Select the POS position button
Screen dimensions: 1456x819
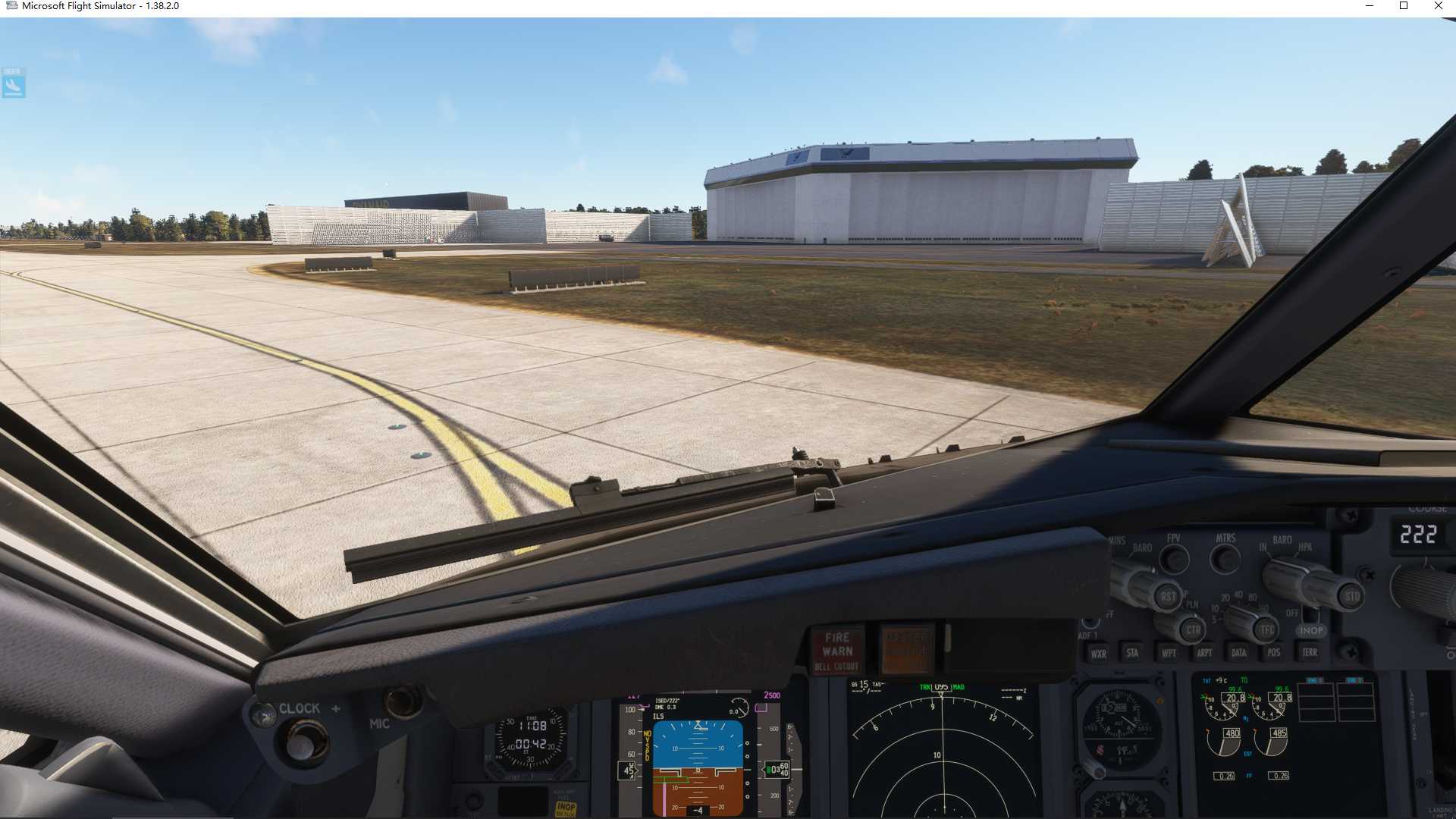click(x=1274, y=652)
